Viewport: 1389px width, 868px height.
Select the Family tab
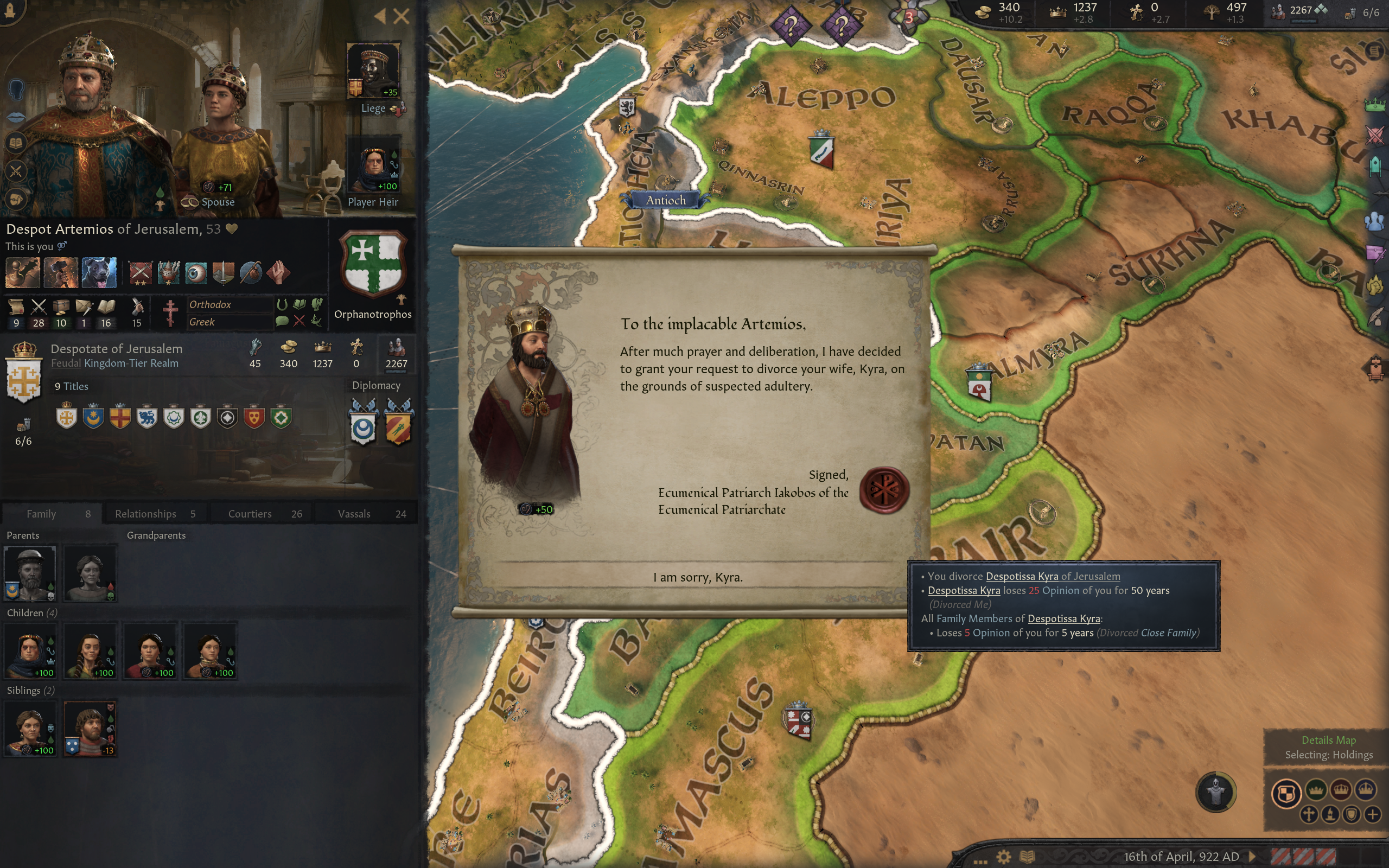(x=52, y=514)
